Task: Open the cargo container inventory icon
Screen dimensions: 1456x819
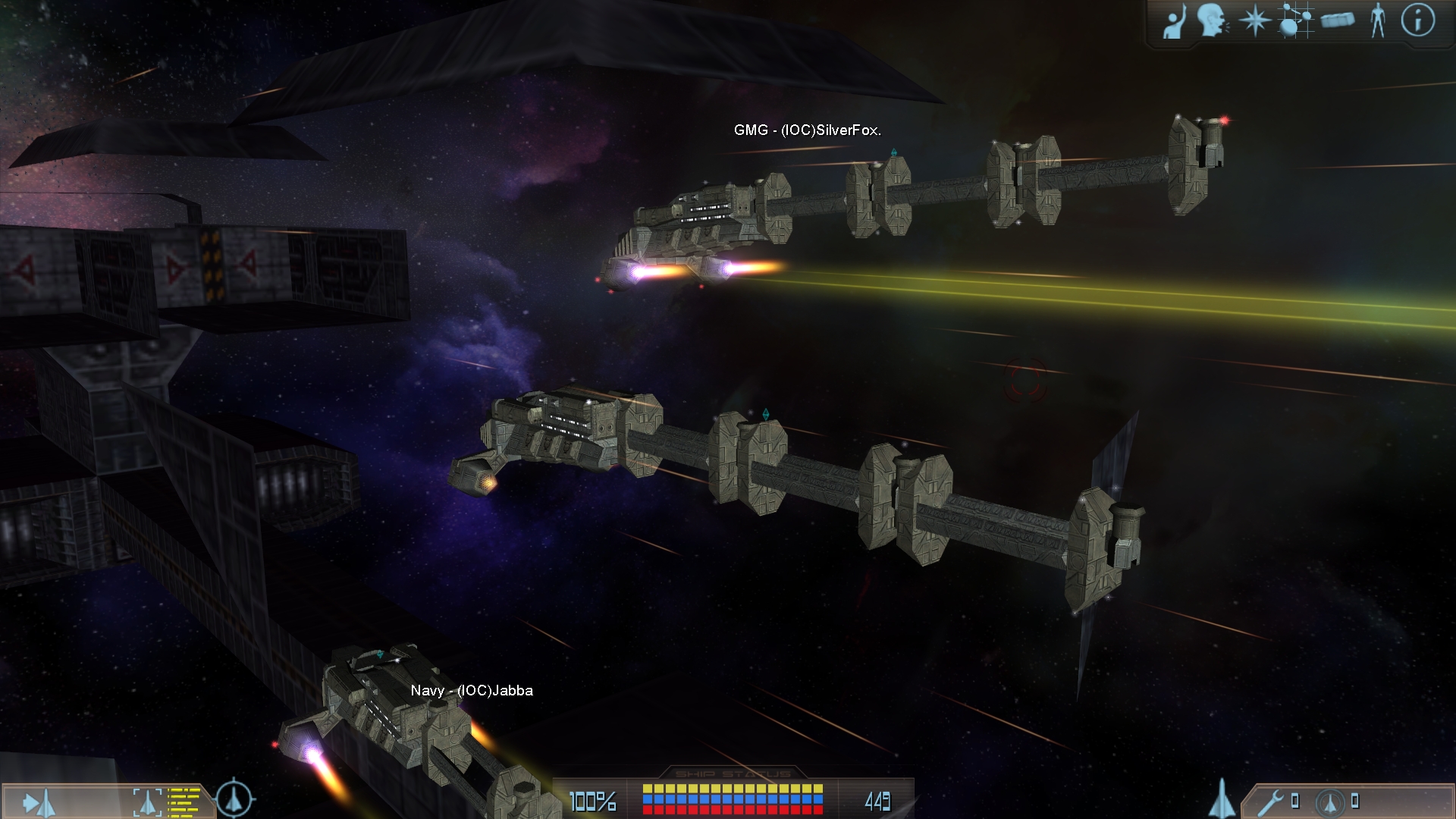Action: tap(1337, 20)
